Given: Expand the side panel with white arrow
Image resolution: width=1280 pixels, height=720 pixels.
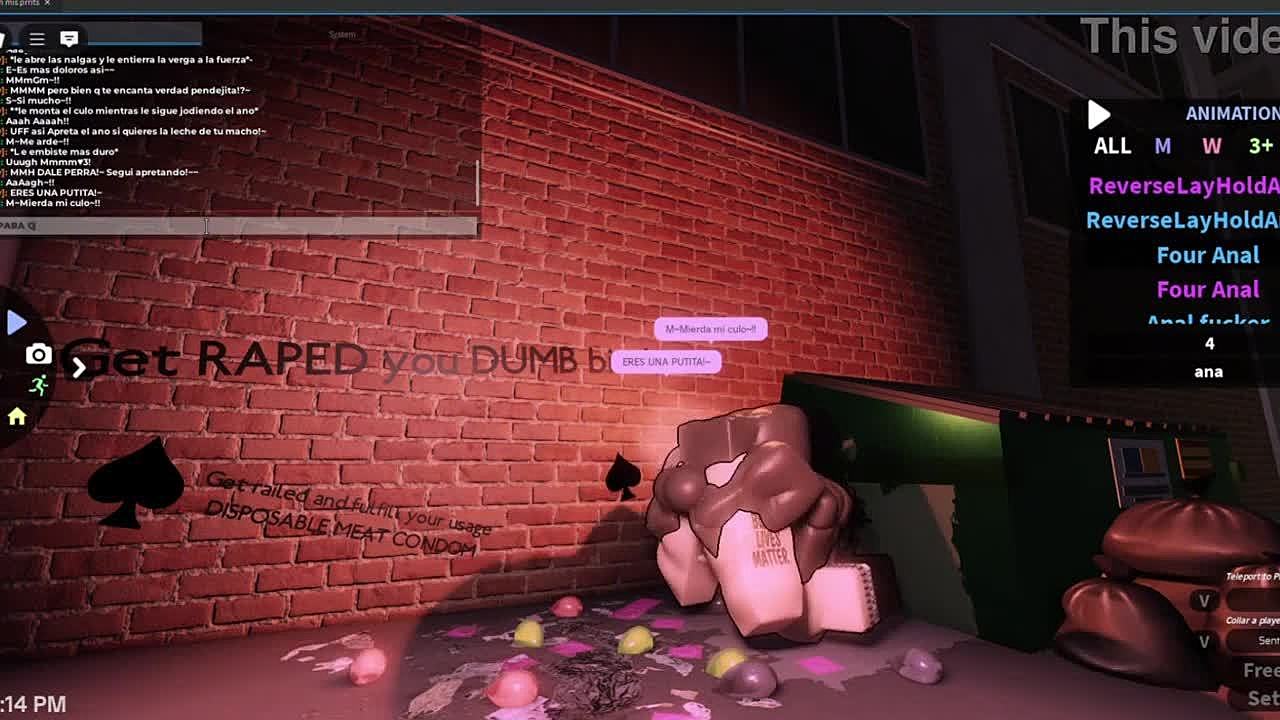Looking at the screenshot, I should pos(78,368).
